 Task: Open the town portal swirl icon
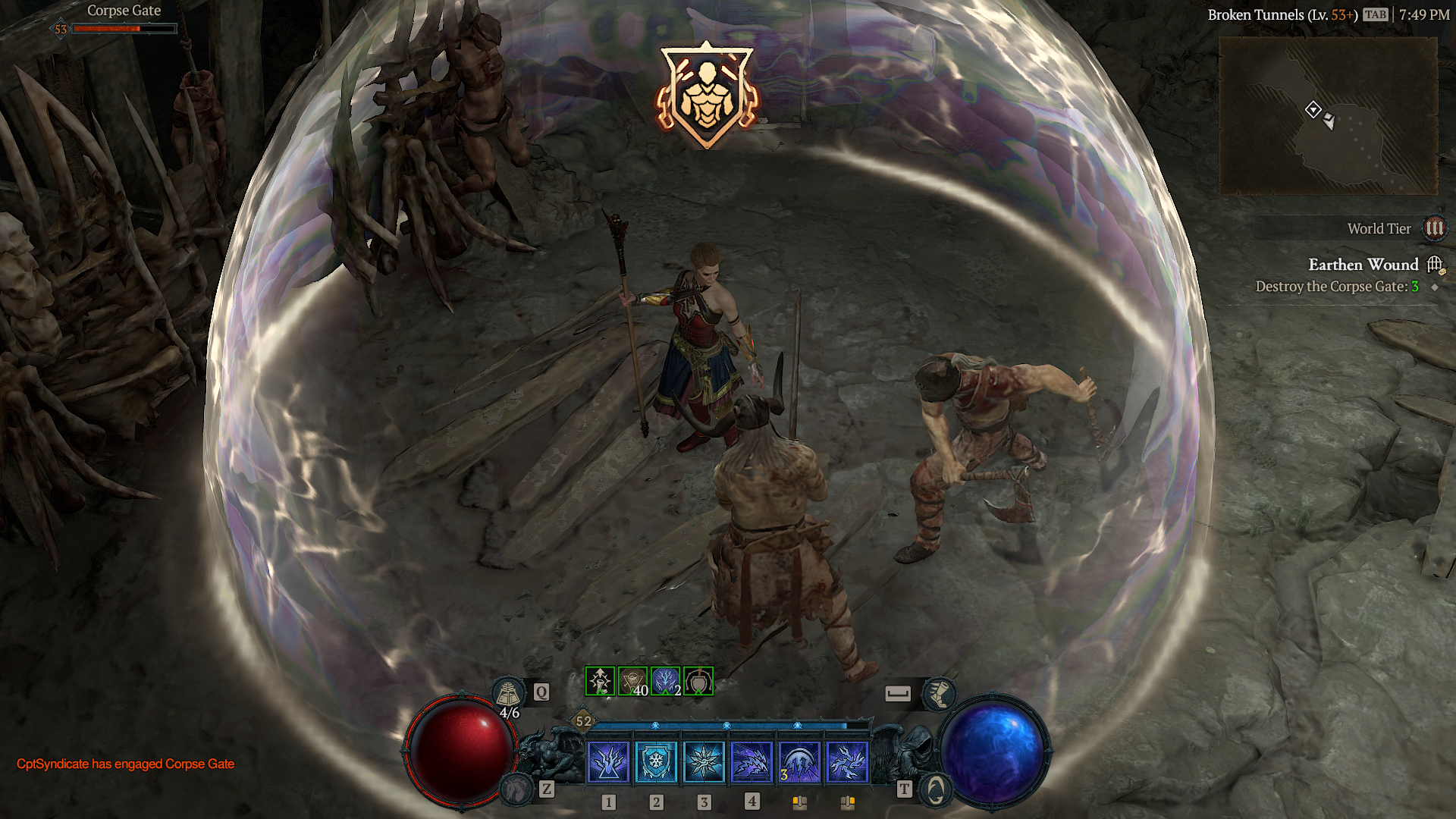point(935,790)
